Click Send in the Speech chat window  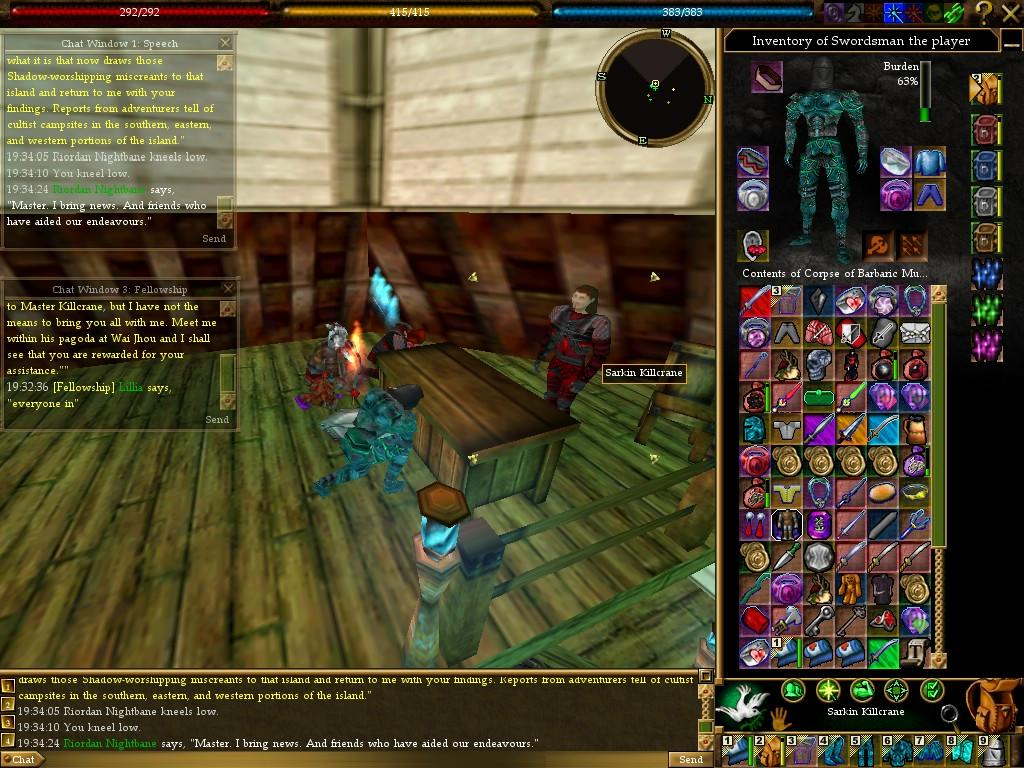[x=214, y=239]
